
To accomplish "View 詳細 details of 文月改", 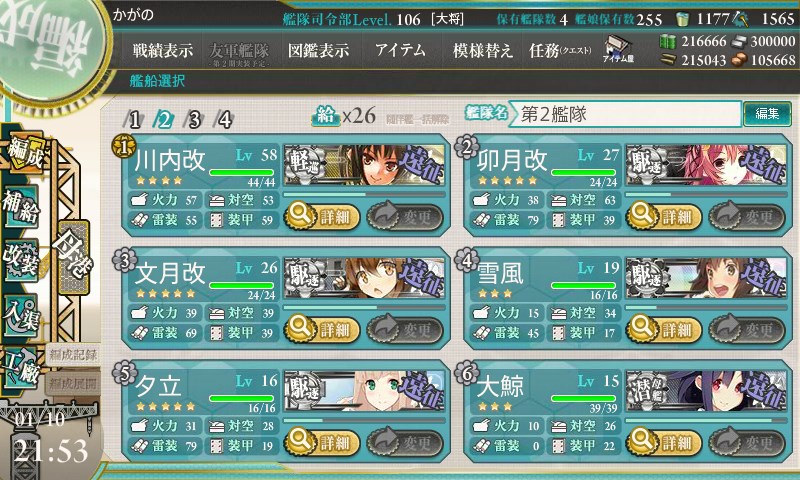I will (x=320, y=329).
